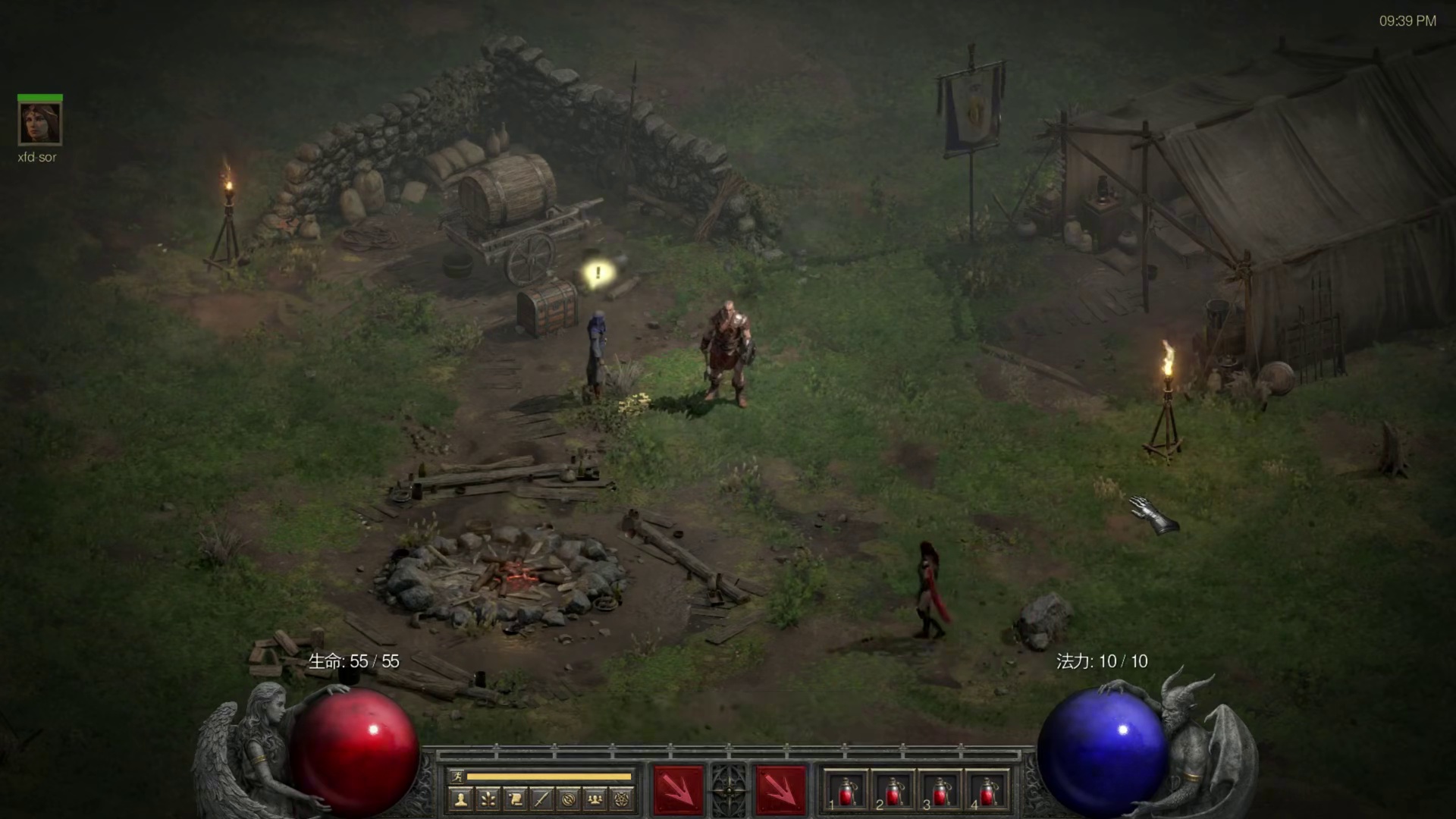Open the game menu pentagram icon

click(623, 799)
